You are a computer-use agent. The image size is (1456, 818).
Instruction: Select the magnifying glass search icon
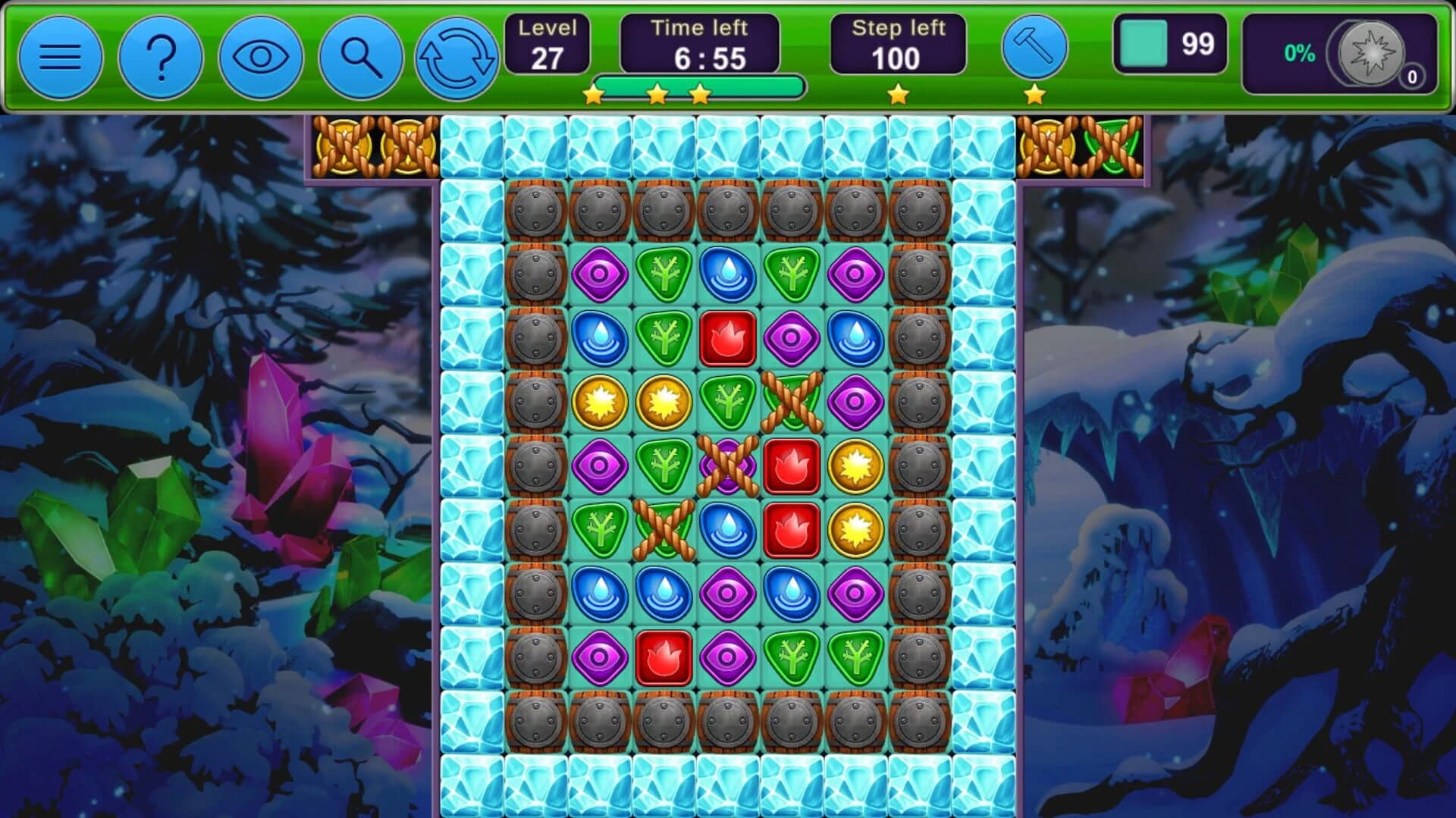coord(360,57)
